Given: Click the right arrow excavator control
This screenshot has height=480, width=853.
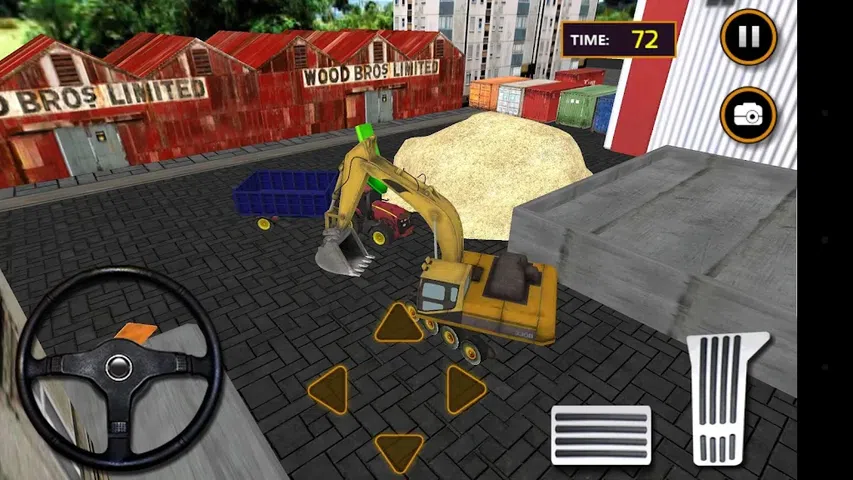Looking at the screenshot, I should click(x=464, y=390).
